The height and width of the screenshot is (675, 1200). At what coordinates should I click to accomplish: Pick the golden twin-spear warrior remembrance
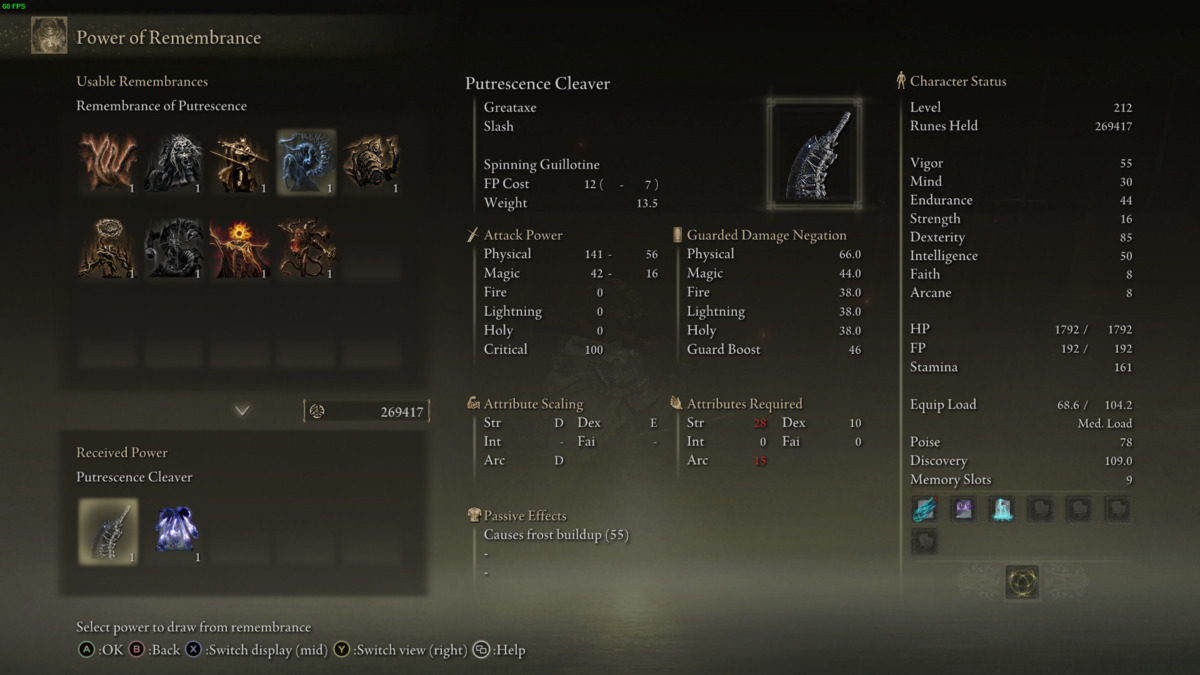click(240, 161)
